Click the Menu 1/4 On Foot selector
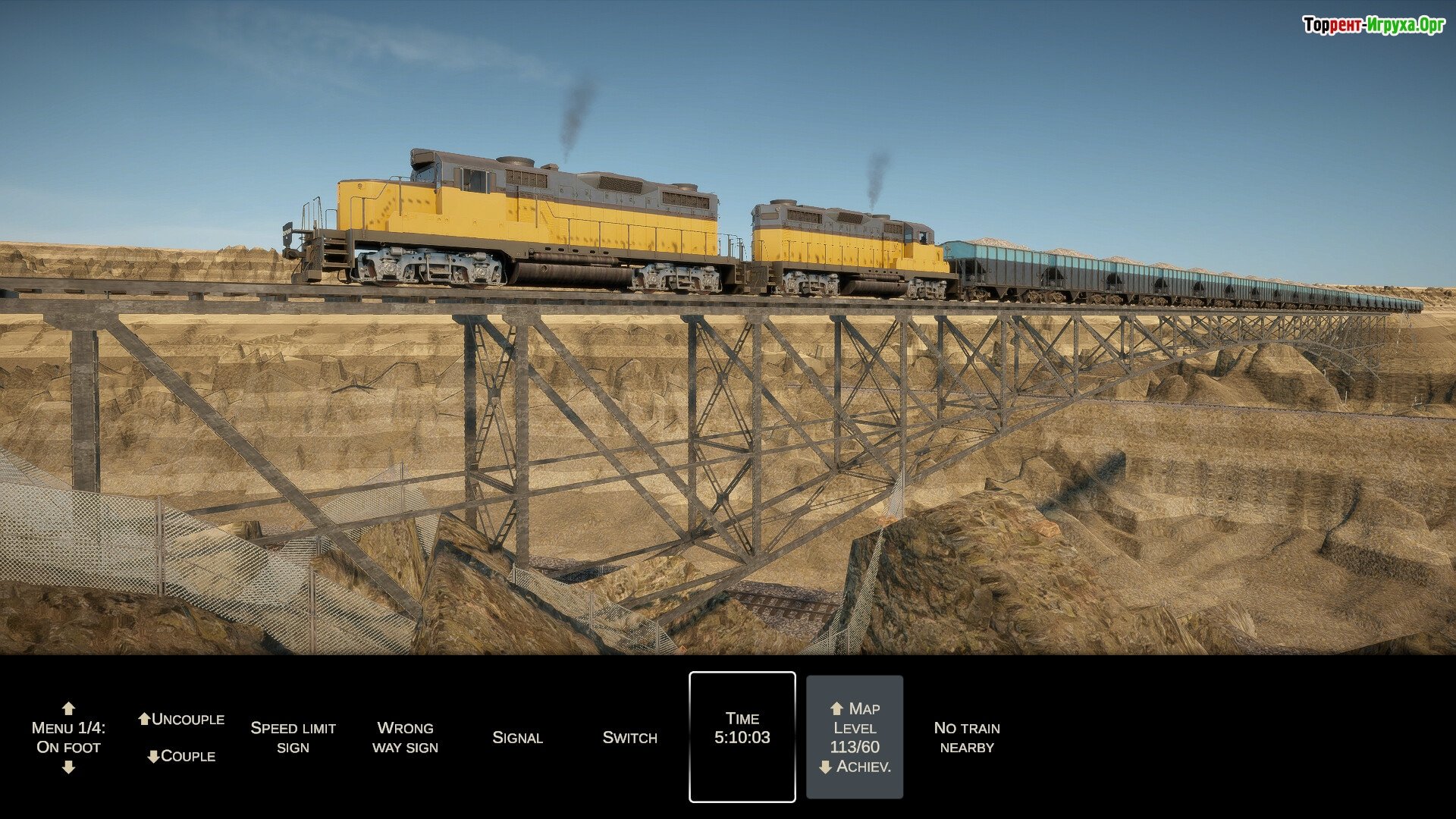 pos(68,737)
